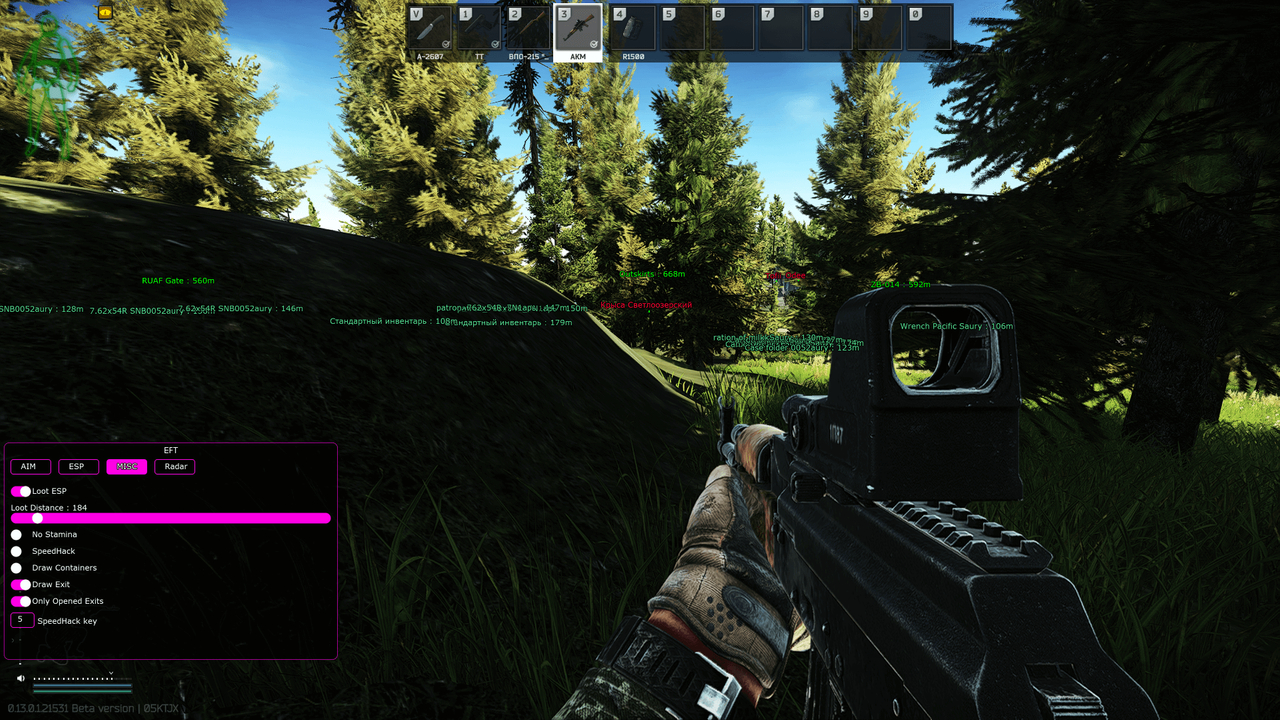The width and height of the screenshot is (1280, 720).
Task: Adjust the Loot Distance slider
Action: point(38,518)
